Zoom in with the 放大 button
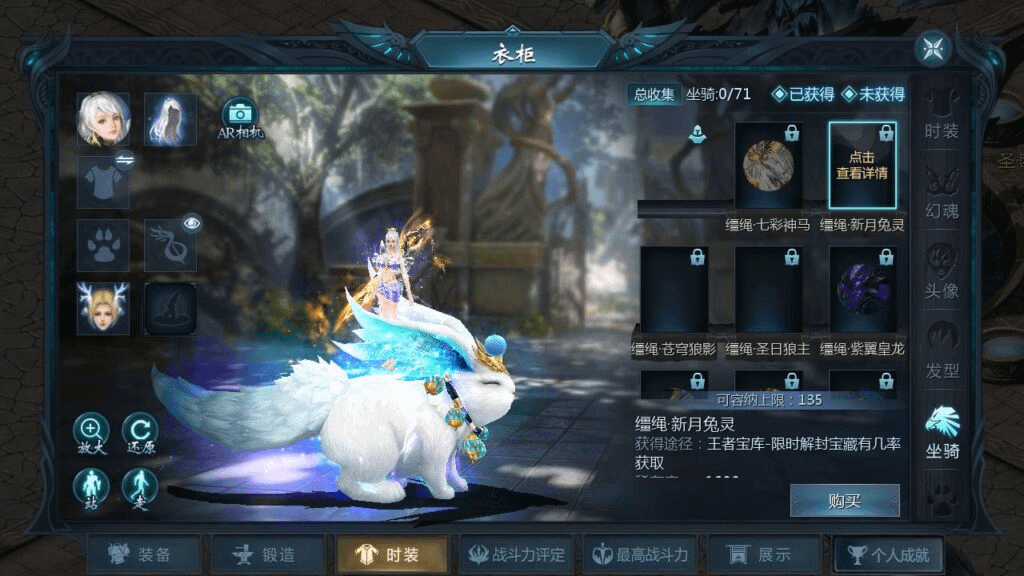The image size is (1024, 576). [x=91, y=433]
